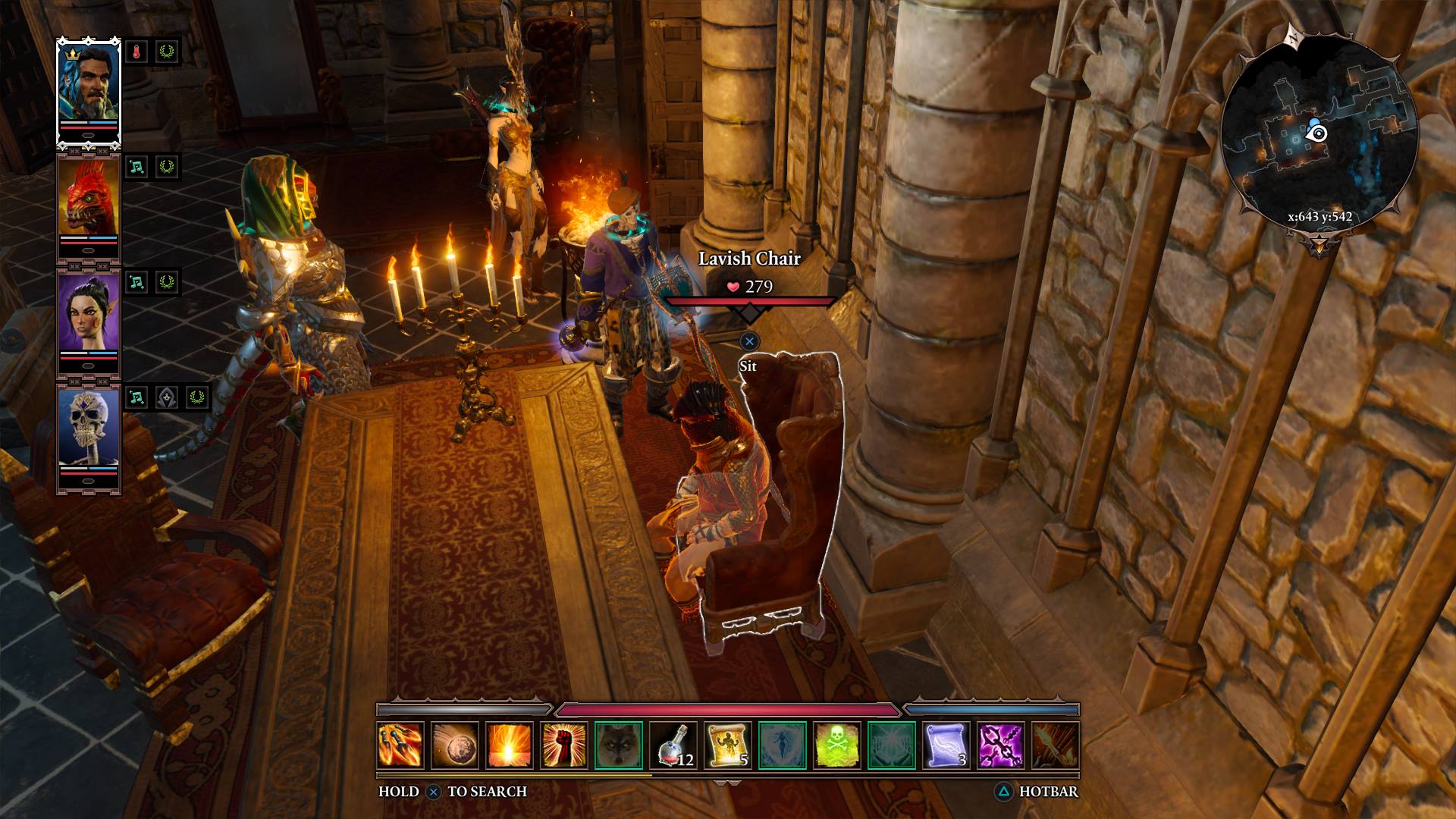Image resolution: width=1456 pixels, height=819 pixels.
Task: Activate the purple chains skill
Action: [1001, 745]
